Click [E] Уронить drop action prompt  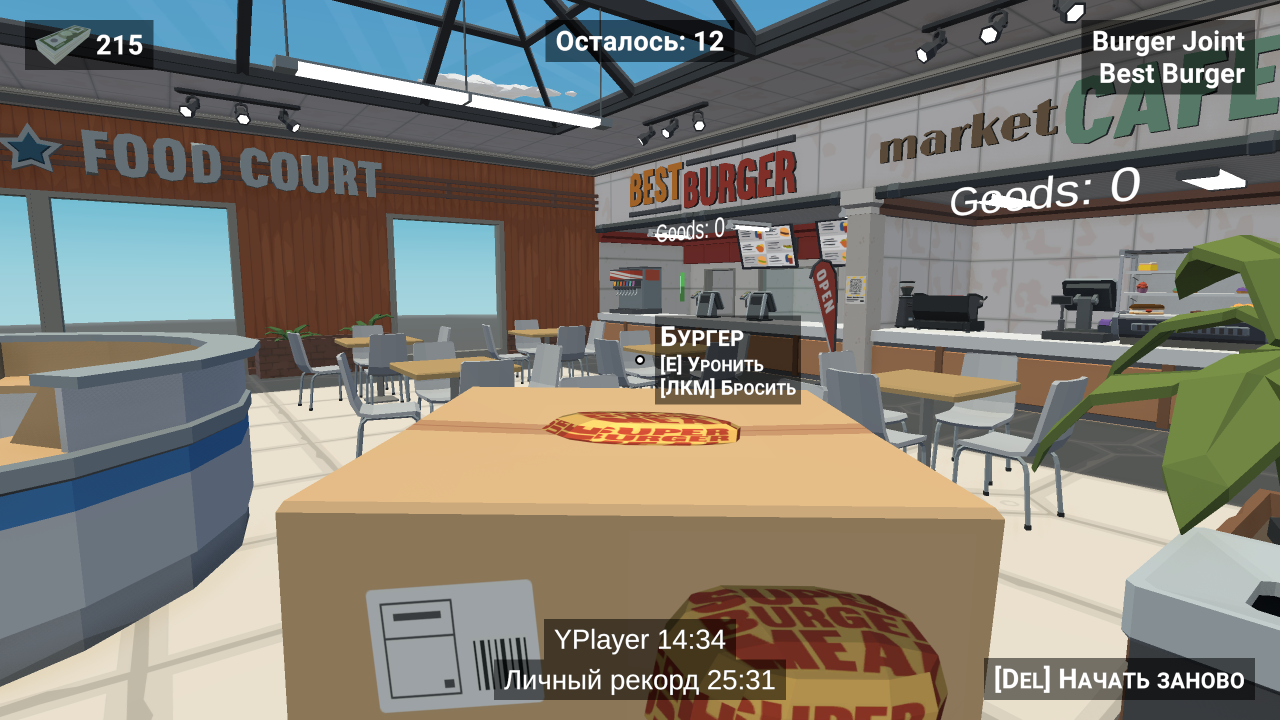click(713, 364)
